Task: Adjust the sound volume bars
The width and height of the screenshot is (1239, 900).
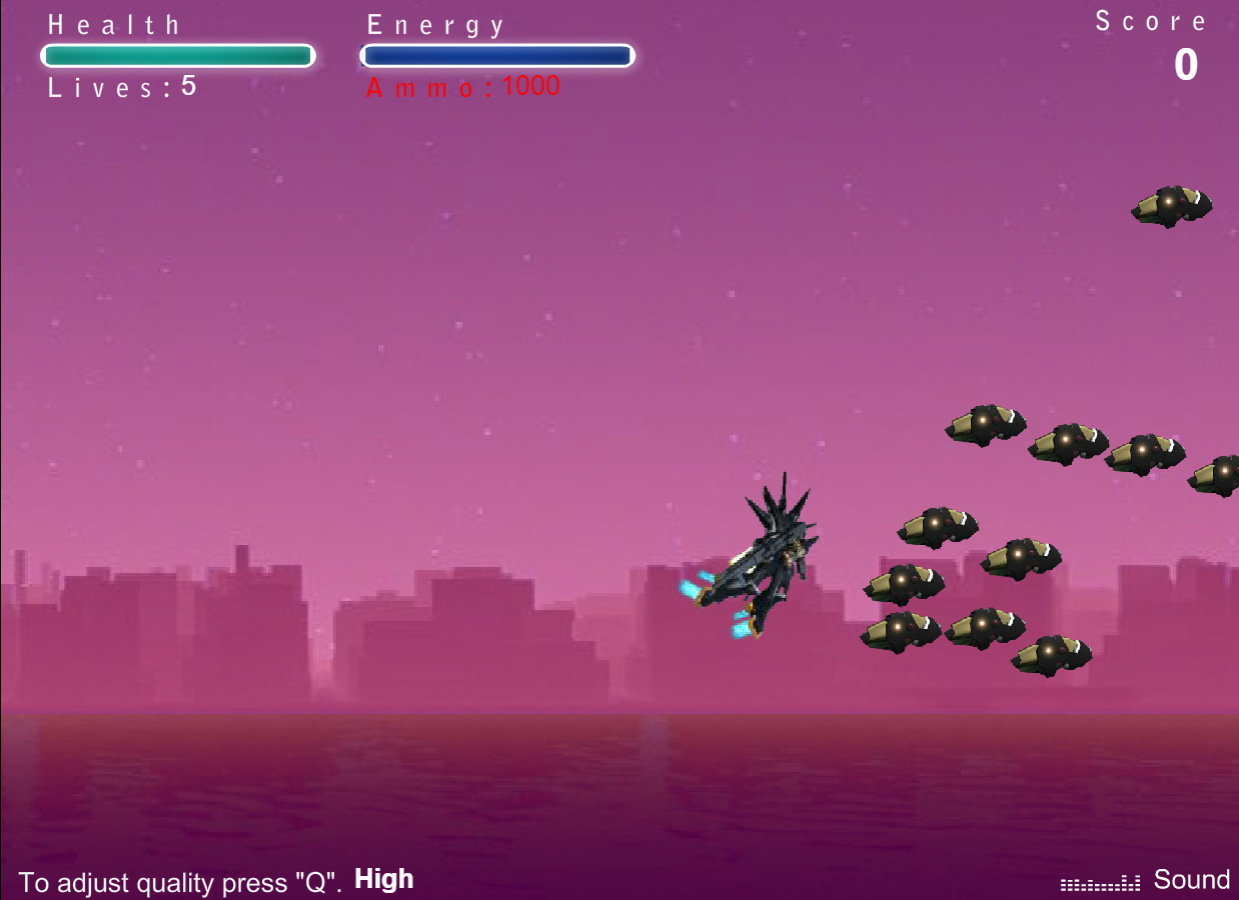Action: pos(1100,883)
